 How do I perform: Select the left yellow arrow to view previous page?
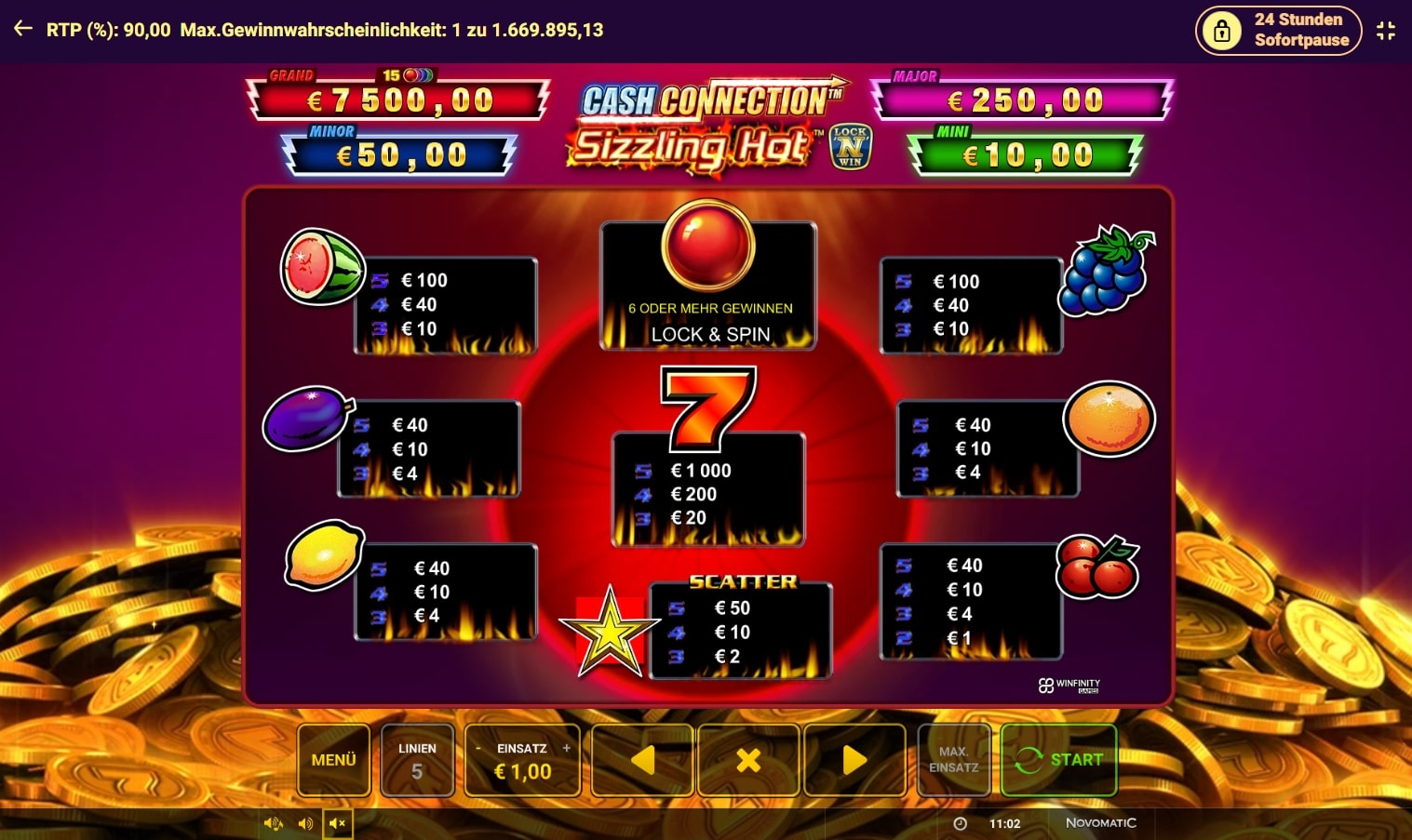coord(641,759)
